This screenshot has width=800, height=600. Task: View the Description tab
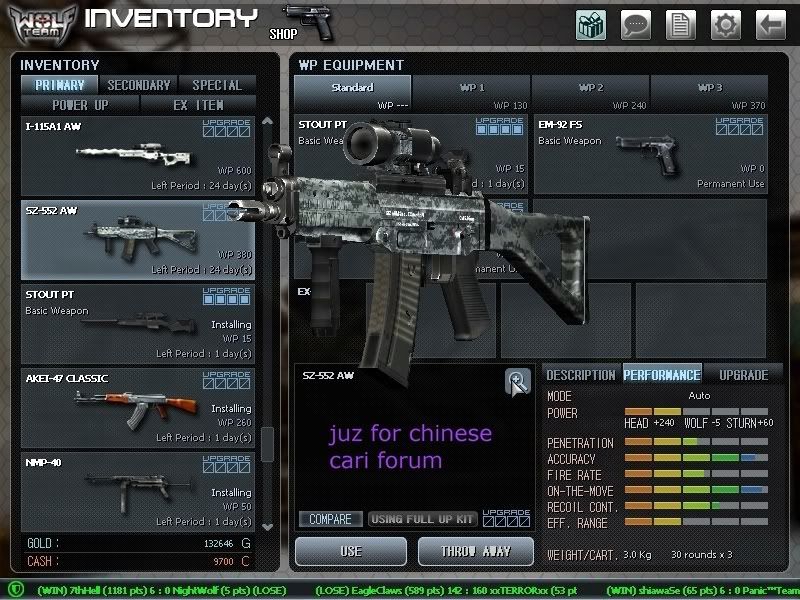click(x=580, y=375)
